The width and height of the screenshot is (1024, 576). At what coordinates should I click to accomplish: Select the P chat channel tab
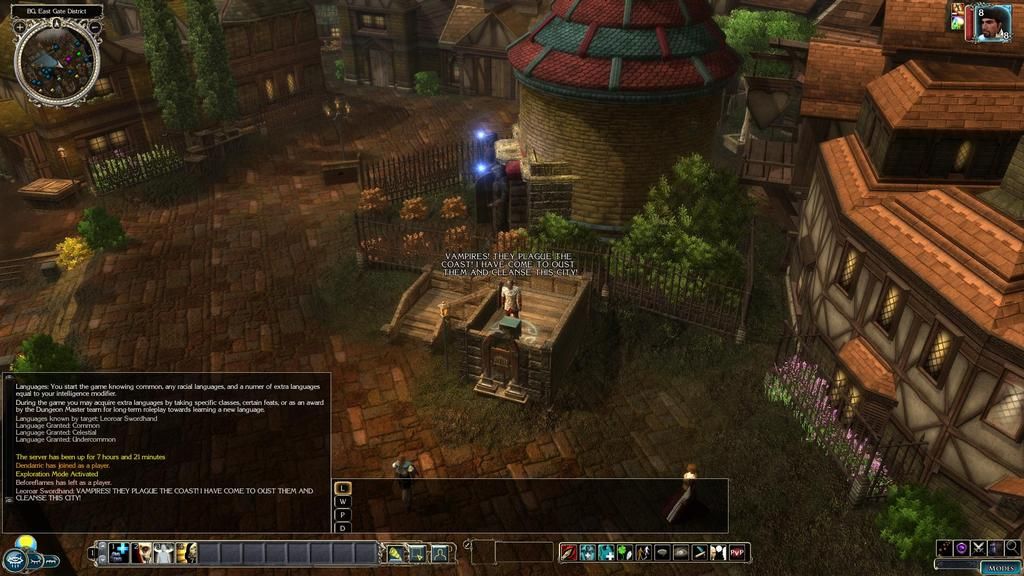click(343, 514)
